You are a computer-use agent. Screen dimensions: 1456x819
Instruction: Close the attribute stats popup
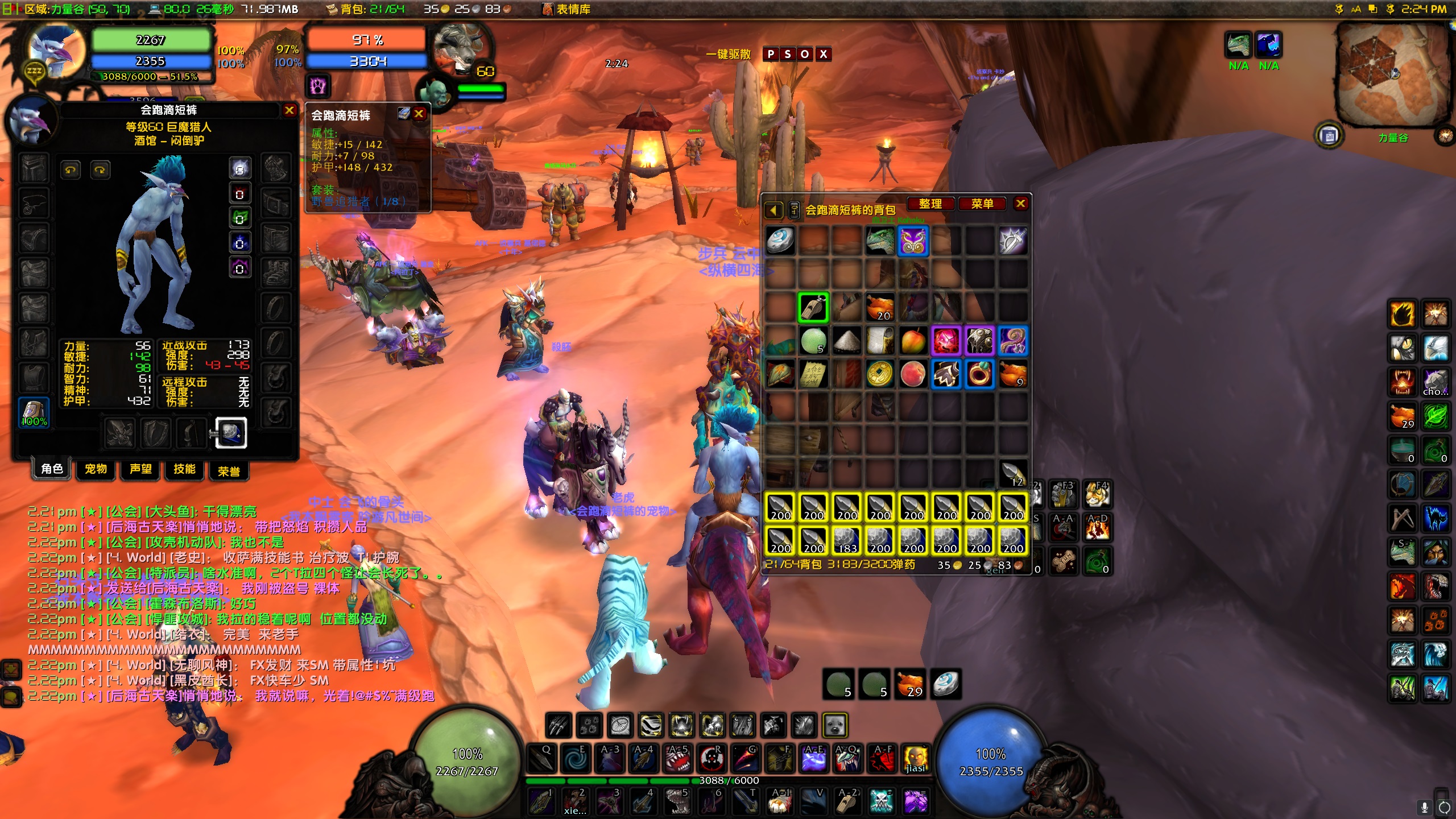point(419,114)
